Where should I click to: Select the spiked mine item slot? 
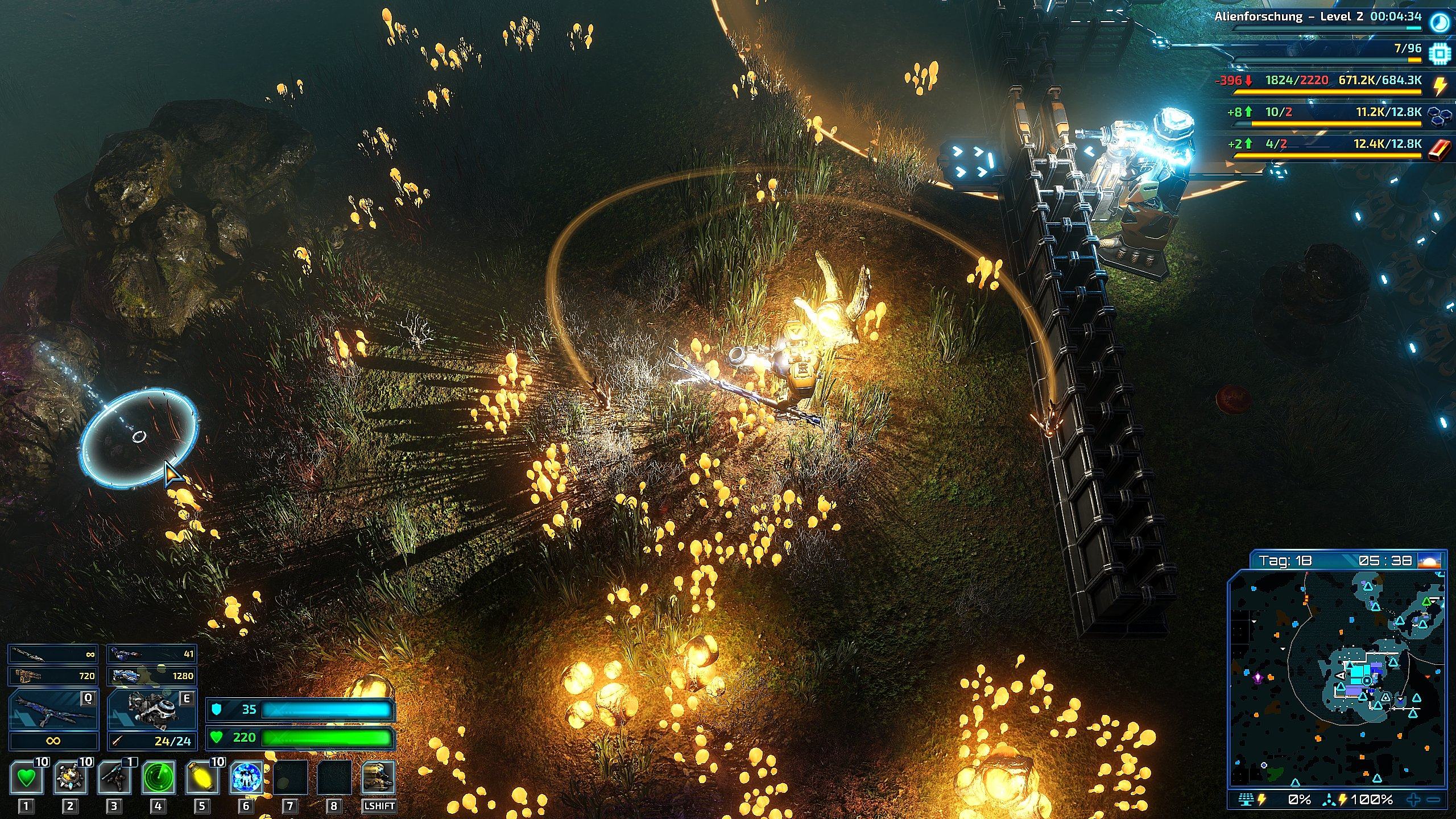70,778
